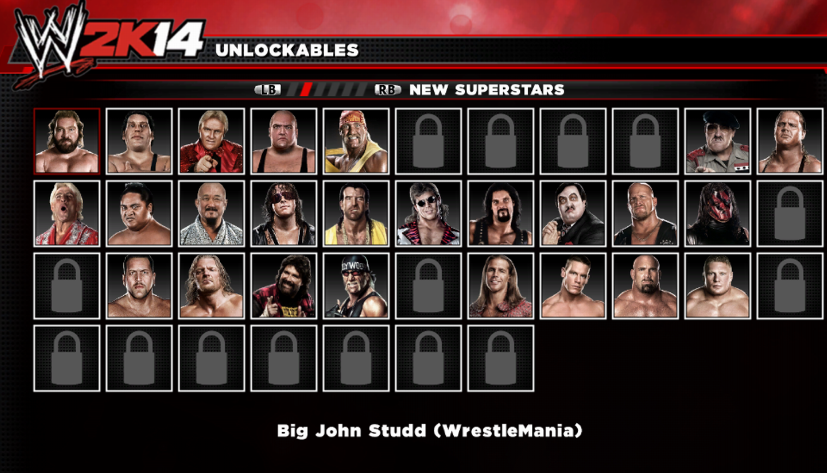Choose the red-masked Kane portrait
Viewport: 827px width, 473px height.
click(718, 213)
